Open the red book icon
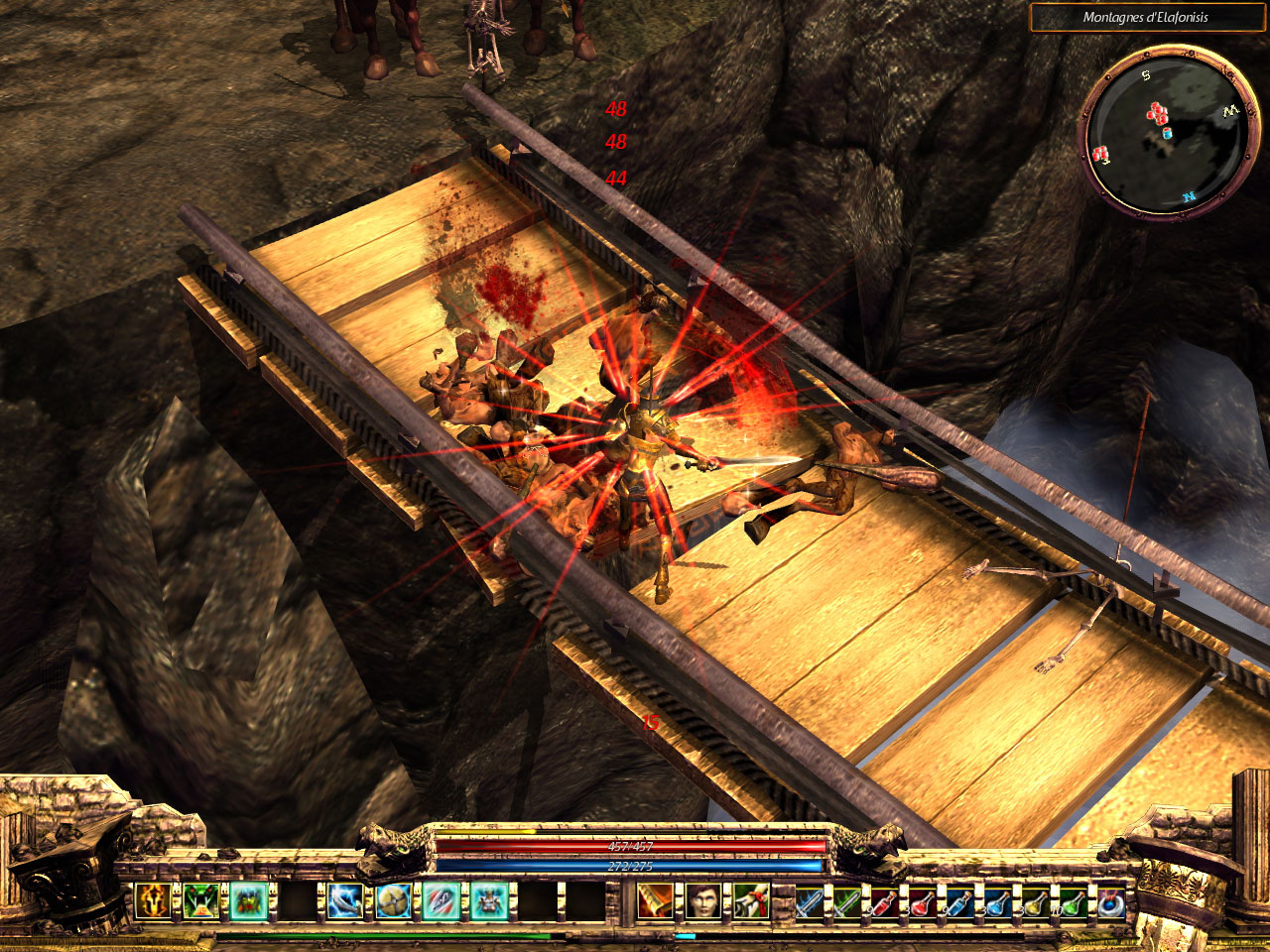This screenshot has height=952, width=1270. tap(654, 901)
